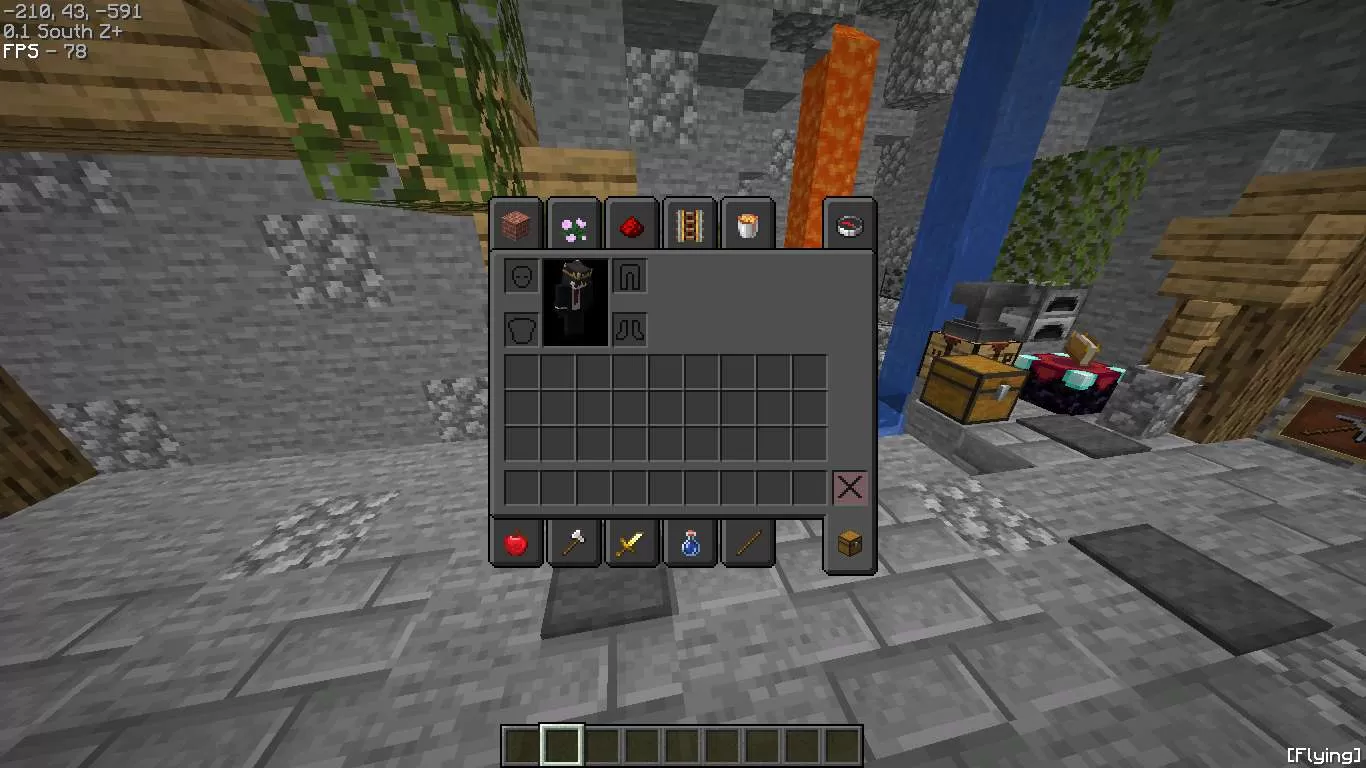
Task: Select the peony Decoration Blocks tab
Action: click(x=574, y=224)
